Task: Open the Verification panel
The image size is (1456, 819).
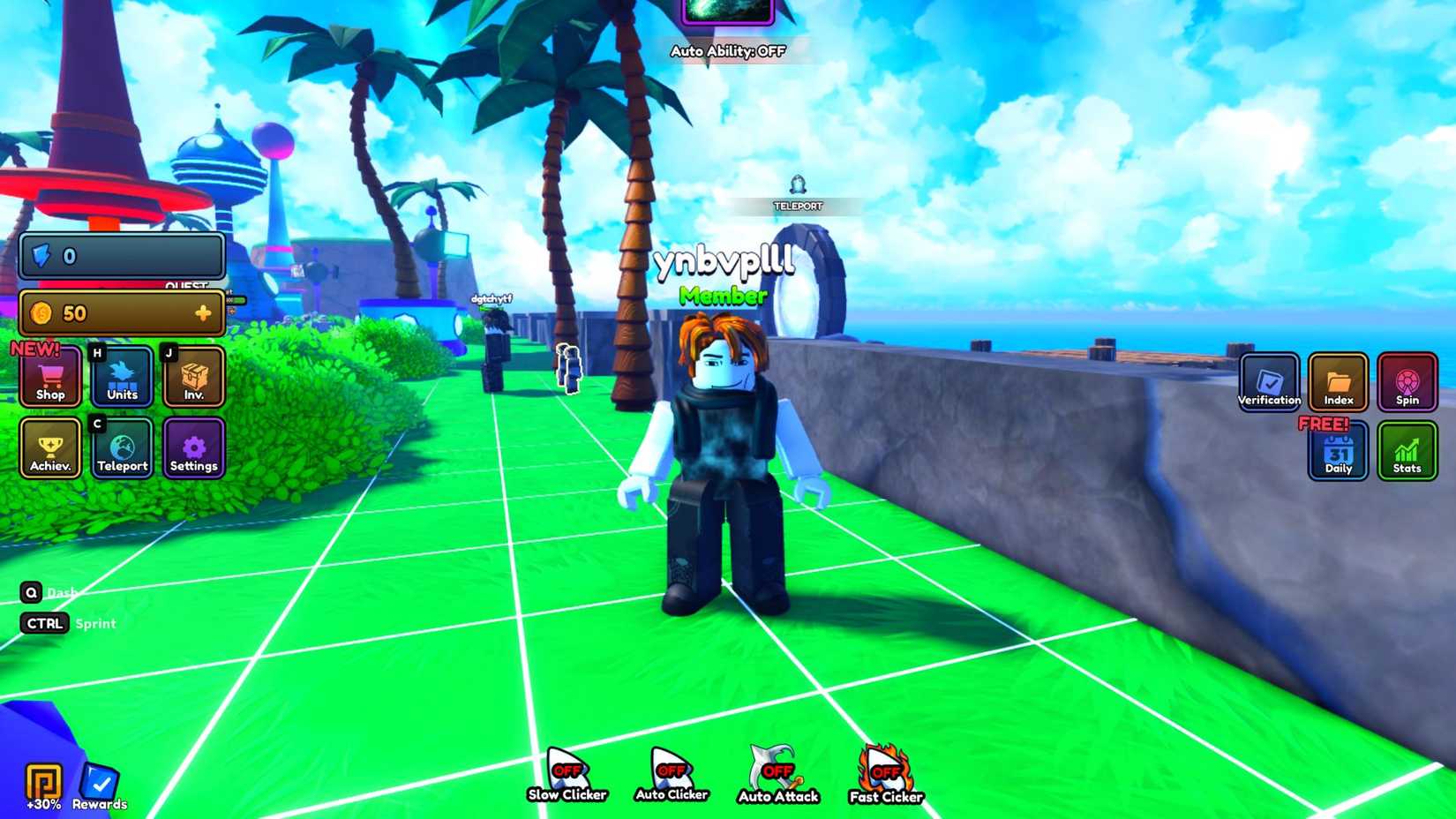Action: [1269, 382]
